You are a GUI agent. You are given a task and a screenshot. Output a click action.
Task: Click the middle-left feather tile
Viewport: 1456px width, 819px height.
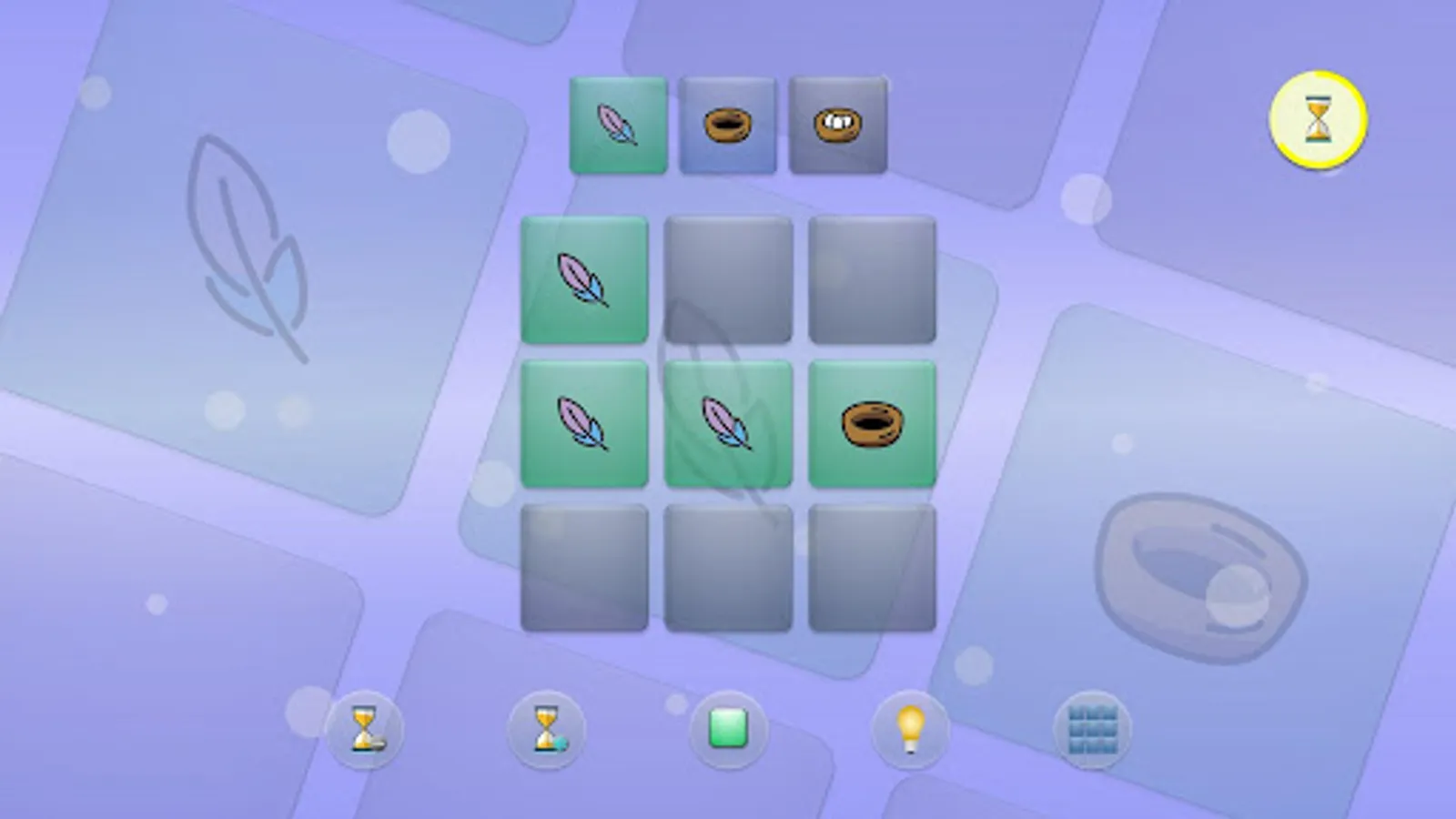coord(585,423)
